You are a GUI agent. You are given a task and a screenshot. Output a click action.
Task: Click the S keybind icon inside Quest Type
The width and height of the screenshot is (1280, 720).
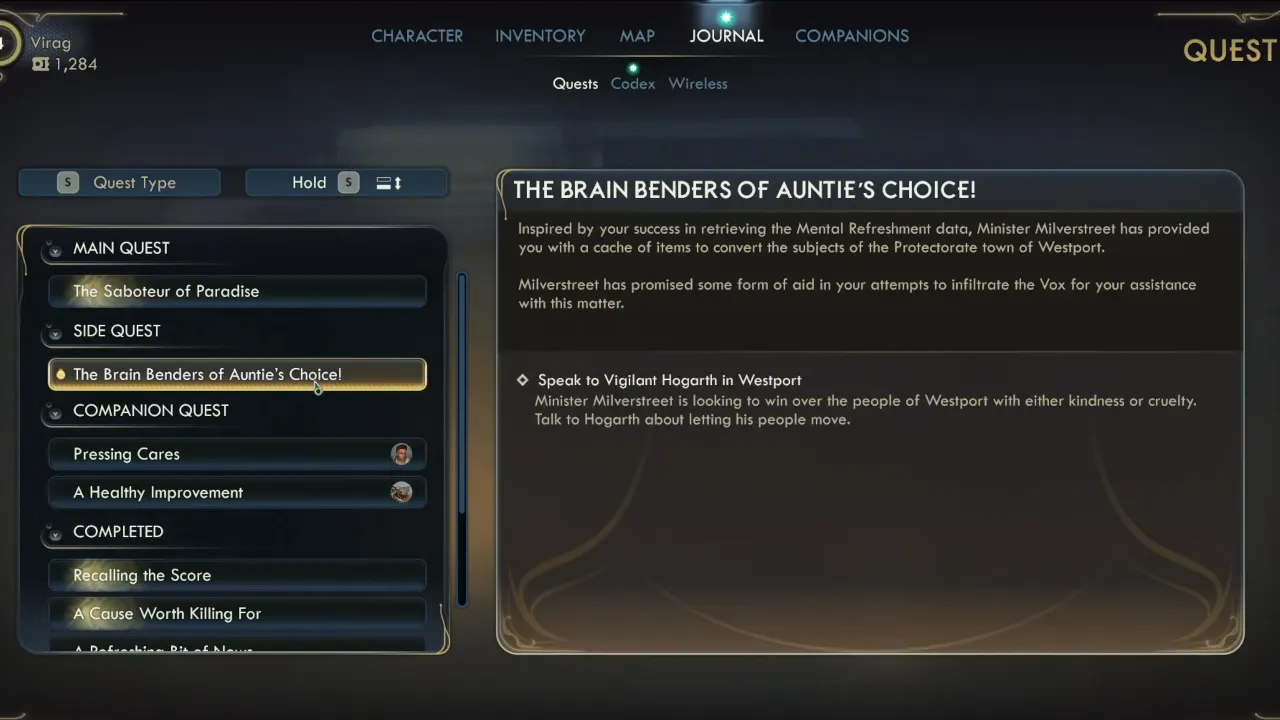click(x=67, y=182)
